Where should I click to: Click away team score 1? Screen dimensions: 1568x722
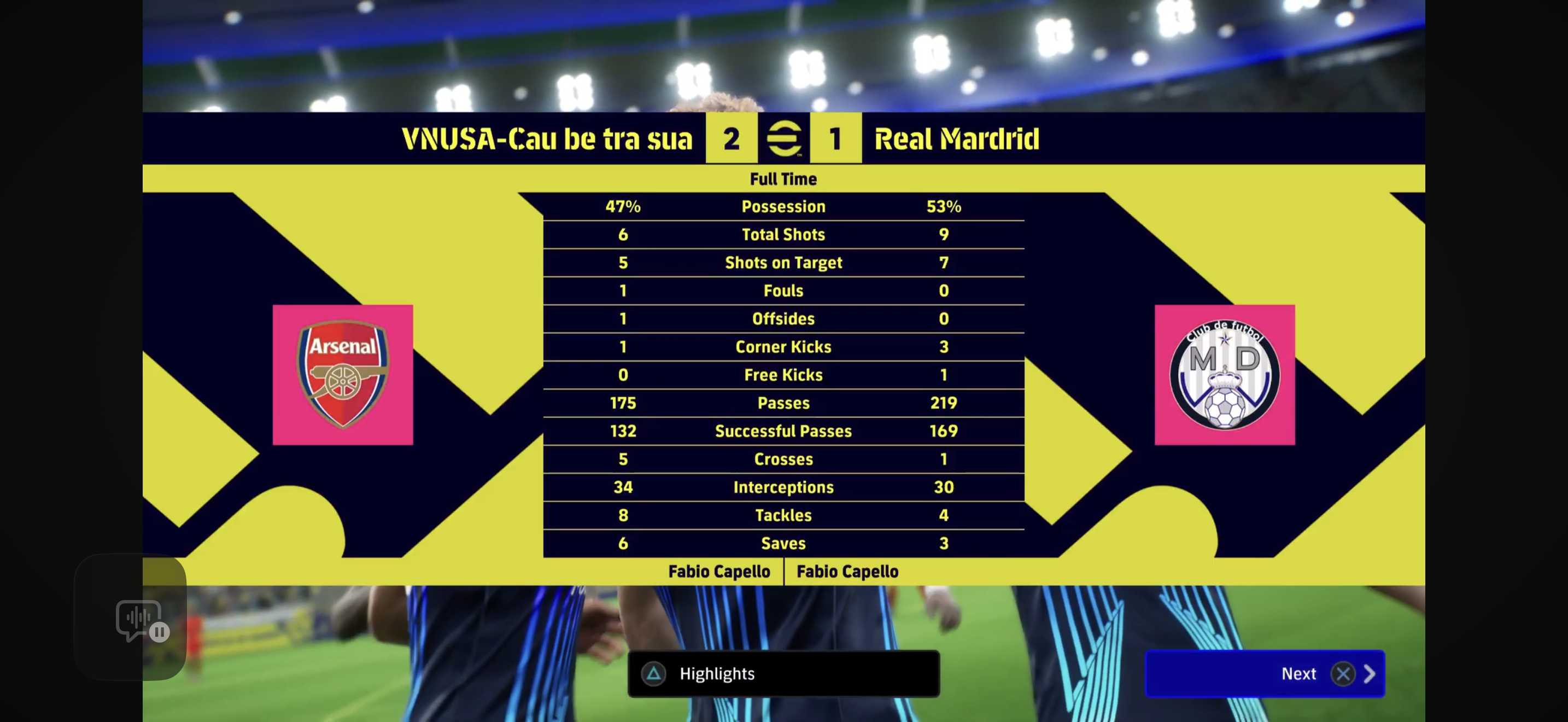pos(836,139)
